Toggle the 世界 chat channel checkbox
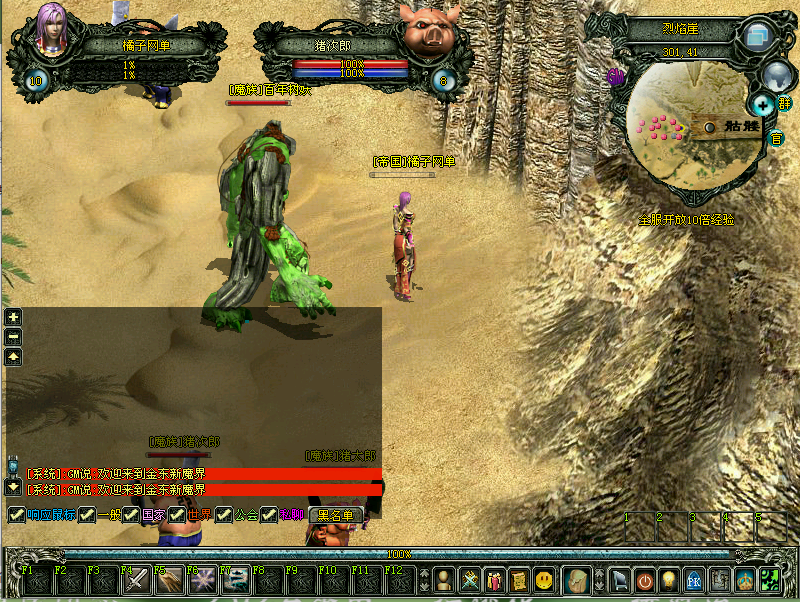This screenshot has height=602, width=800. (x=177, y=515)
